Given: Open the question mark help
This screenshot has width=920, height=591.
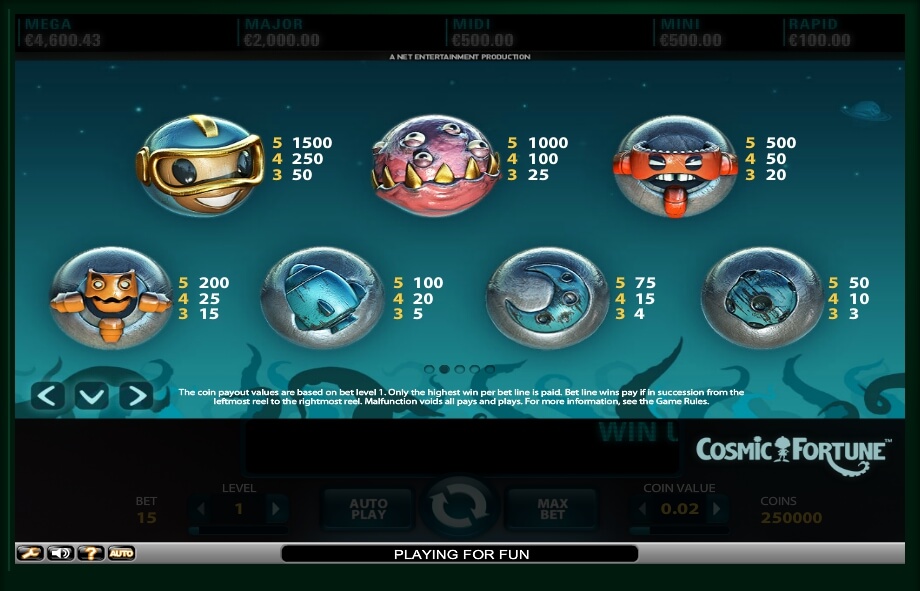Looking at the screenshot, I should click(91, 553).
